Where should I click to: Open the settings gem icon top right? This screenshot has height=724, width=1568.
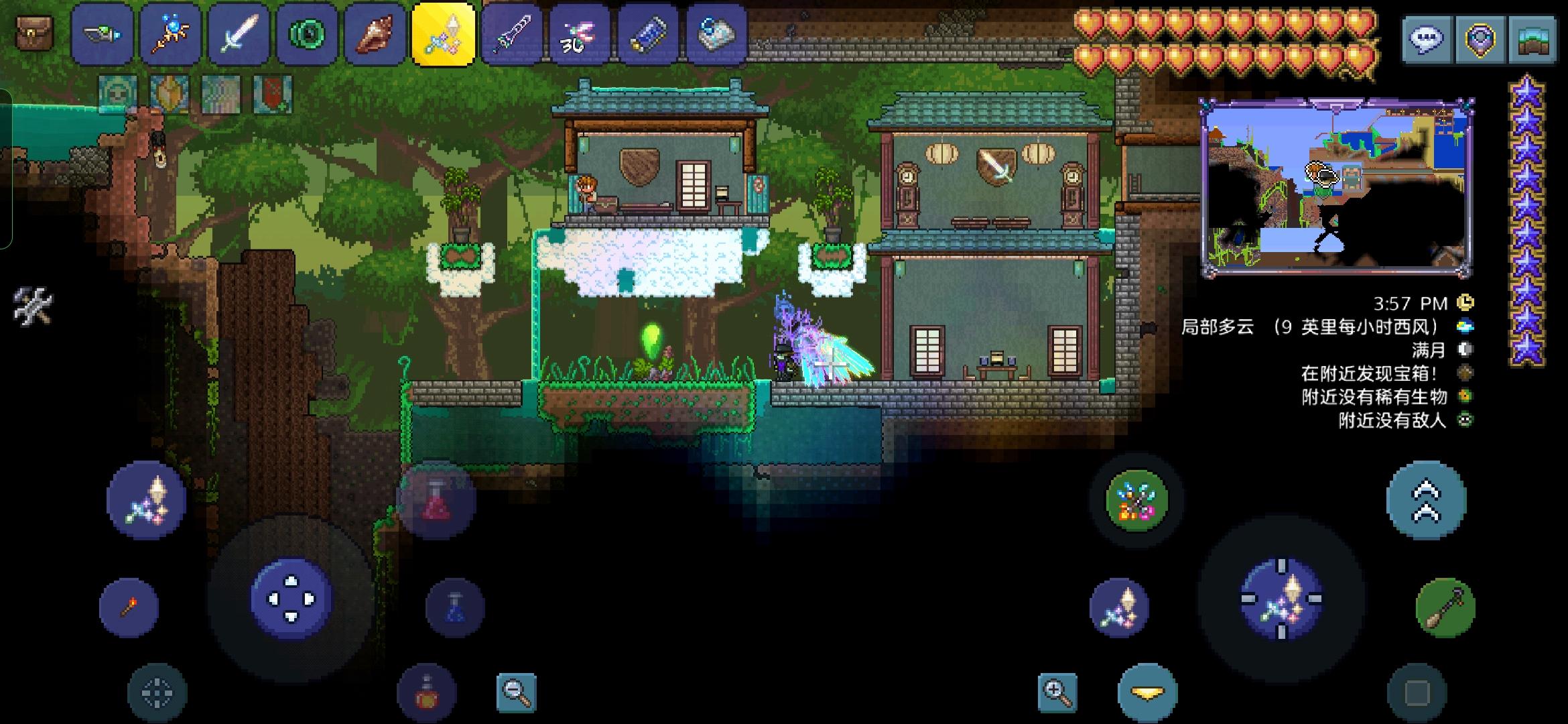click(1481, 39)
